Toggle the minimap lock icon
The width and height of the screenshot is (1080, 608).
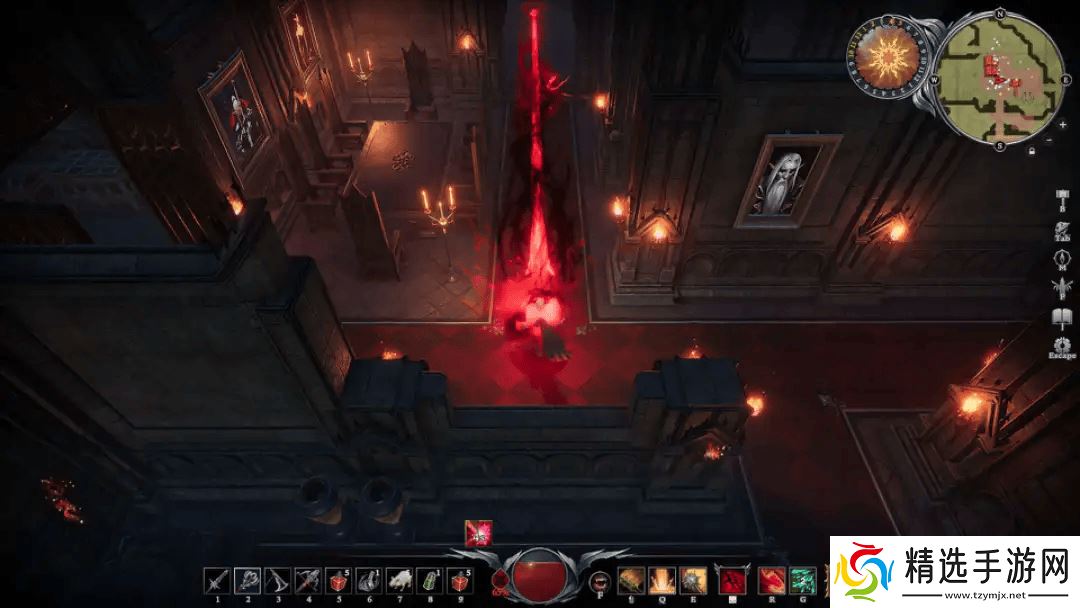pyautogui.click(x=1031, y=151)
